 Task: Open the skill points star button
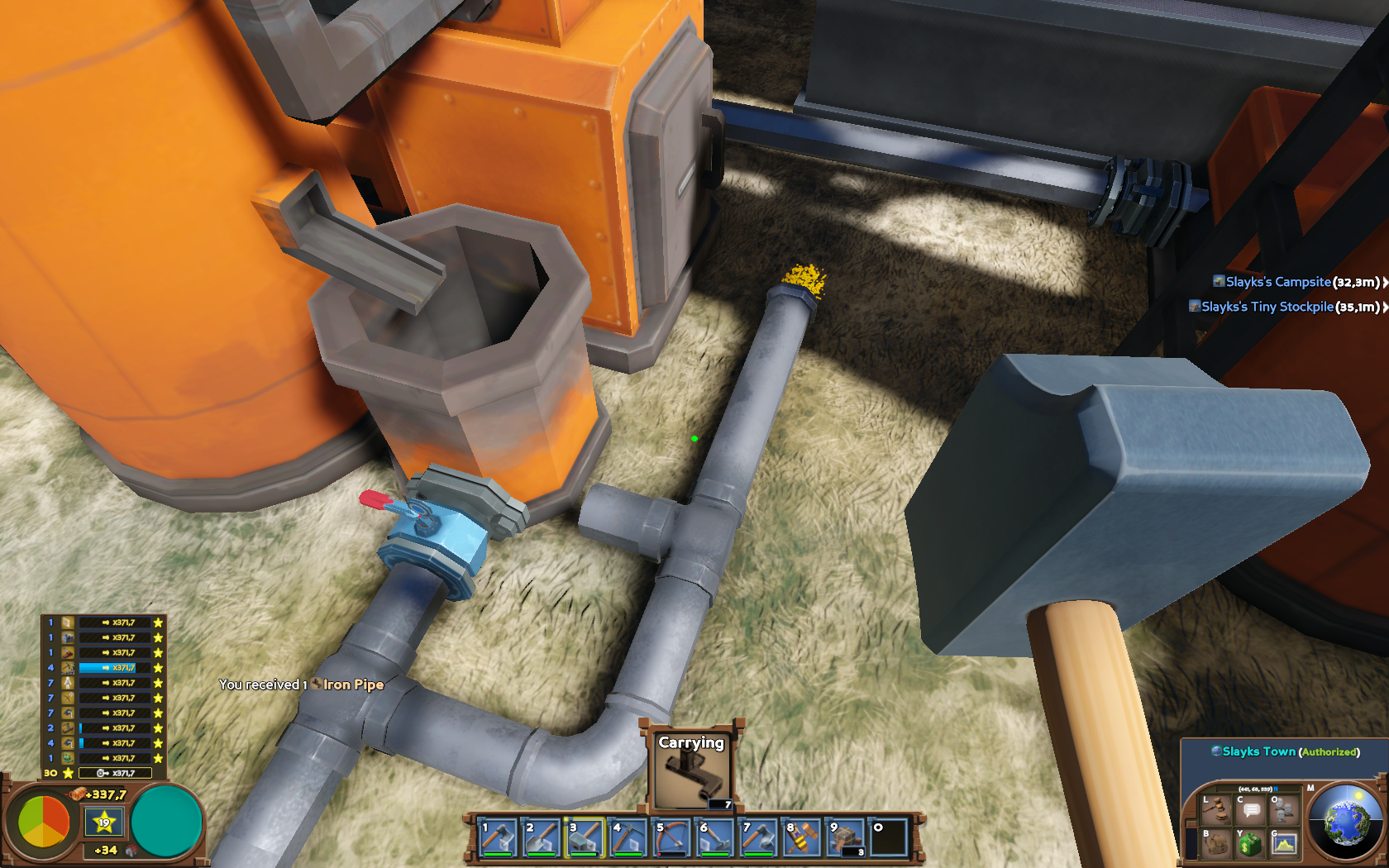[x=104, y=823]
